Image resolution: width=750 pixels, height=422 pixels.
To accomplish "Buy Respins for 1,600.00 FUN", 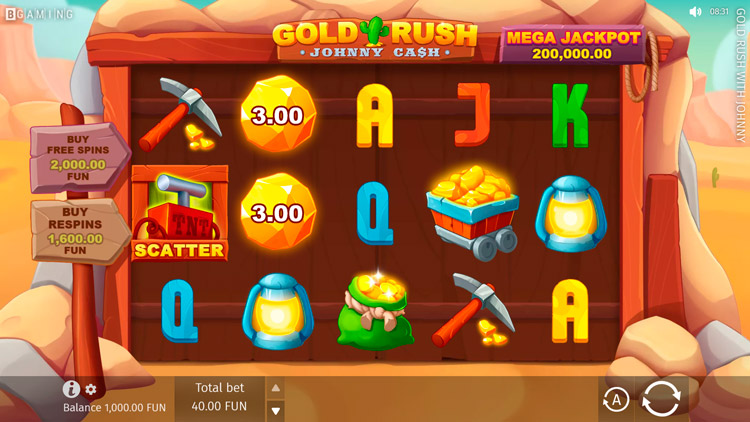I will [x=80, y=230].
